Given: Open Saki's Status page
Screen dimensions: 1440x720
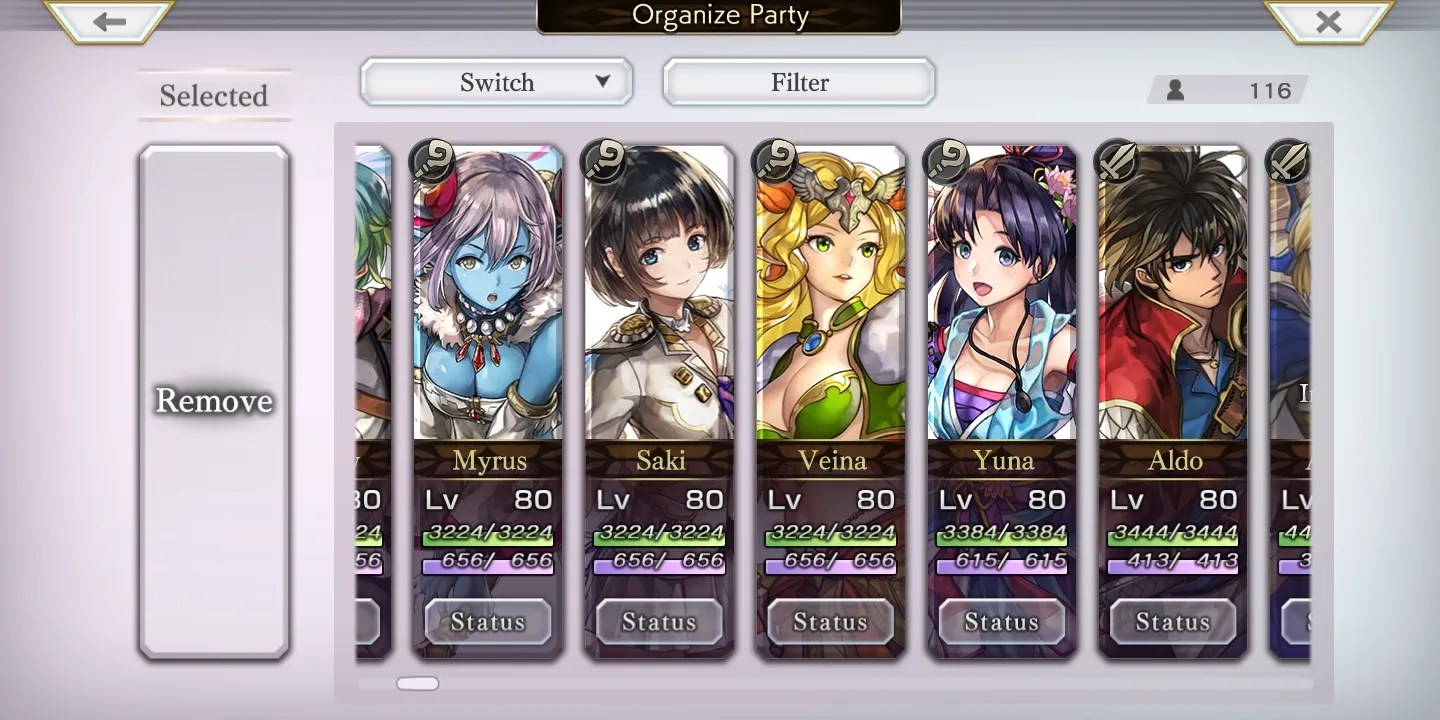Looking at the screenshot, I should [x=659, y=622].
